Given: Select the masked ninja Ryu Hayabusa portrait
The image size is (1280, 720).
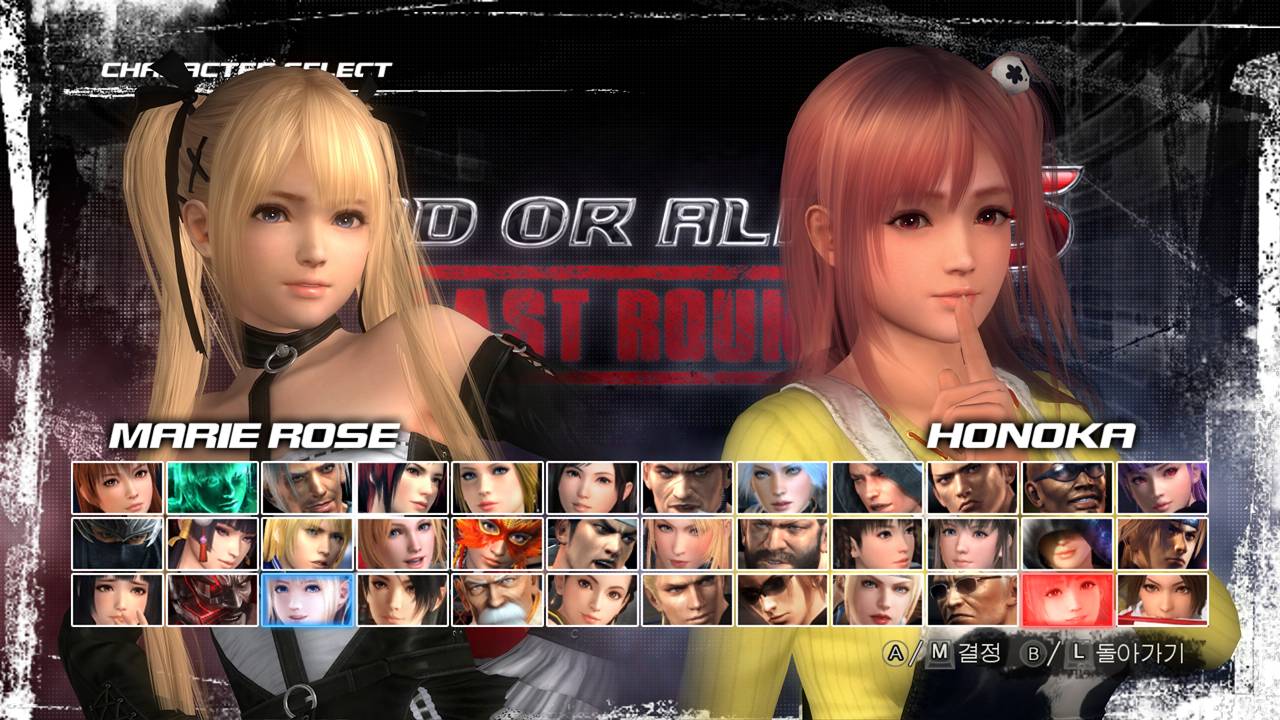Looking at the screenshot, I should tap(117, 543).
